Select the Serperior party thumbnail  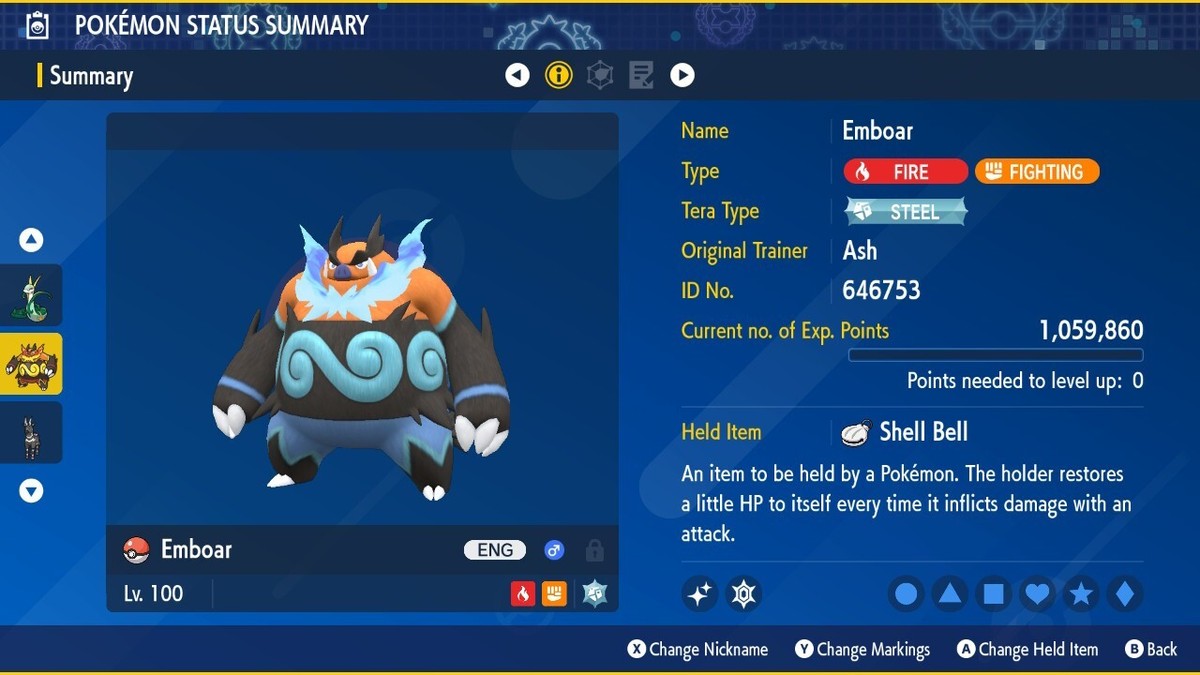click(x=31, y=295)
